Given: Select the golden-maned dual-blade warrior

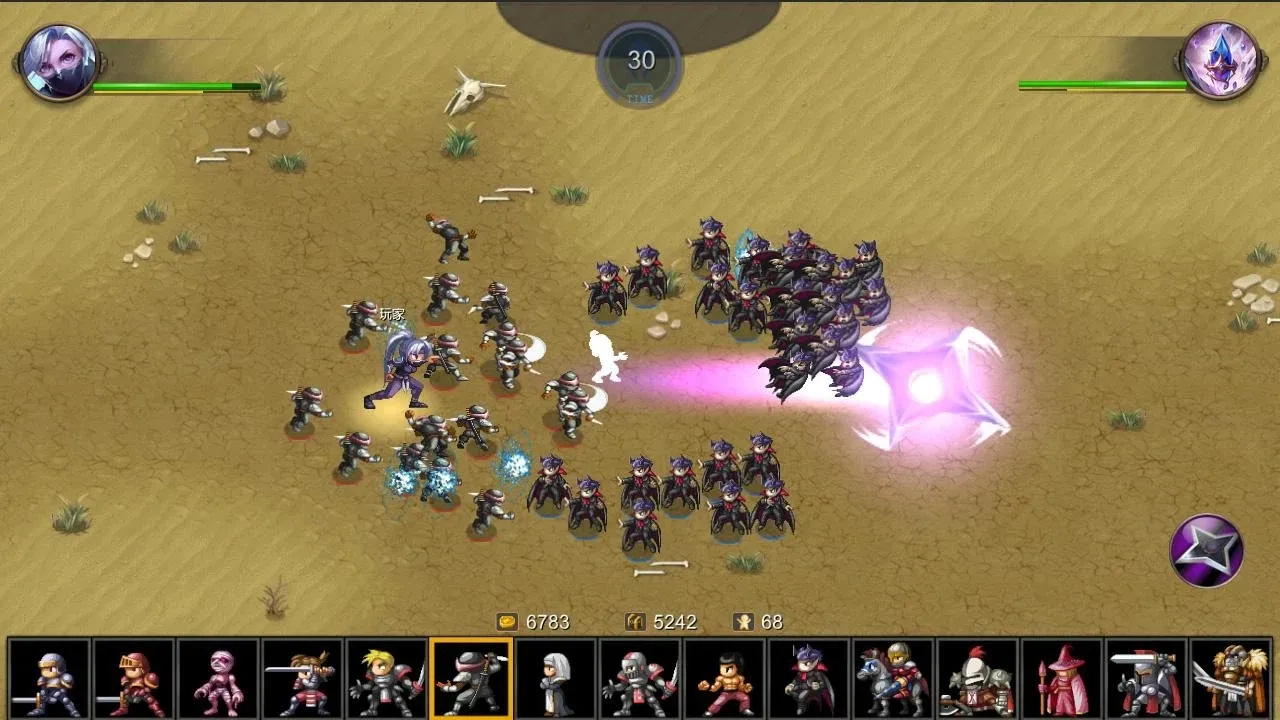Looking at the screenshot, I should 1230,679.
